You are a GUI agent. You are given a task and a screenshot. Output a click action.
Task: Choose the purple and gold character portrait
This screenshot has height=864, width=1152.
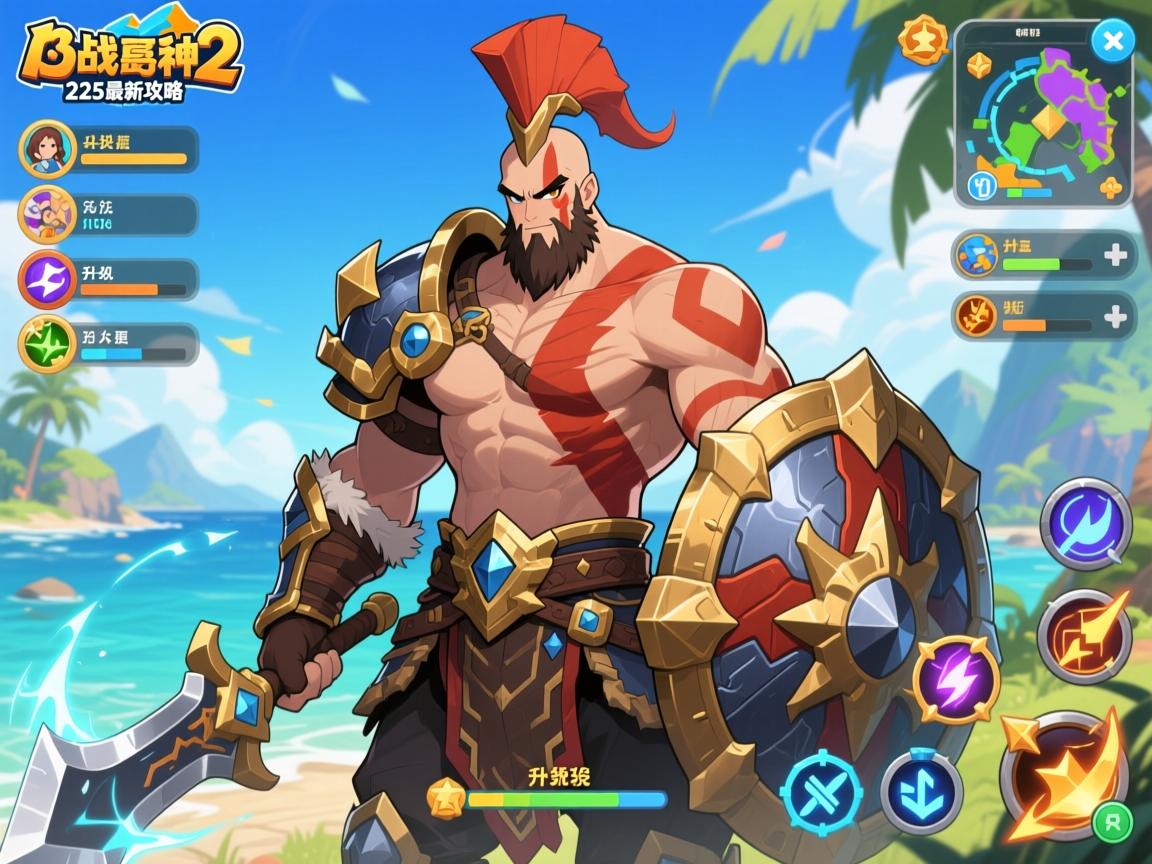[47, 214]
